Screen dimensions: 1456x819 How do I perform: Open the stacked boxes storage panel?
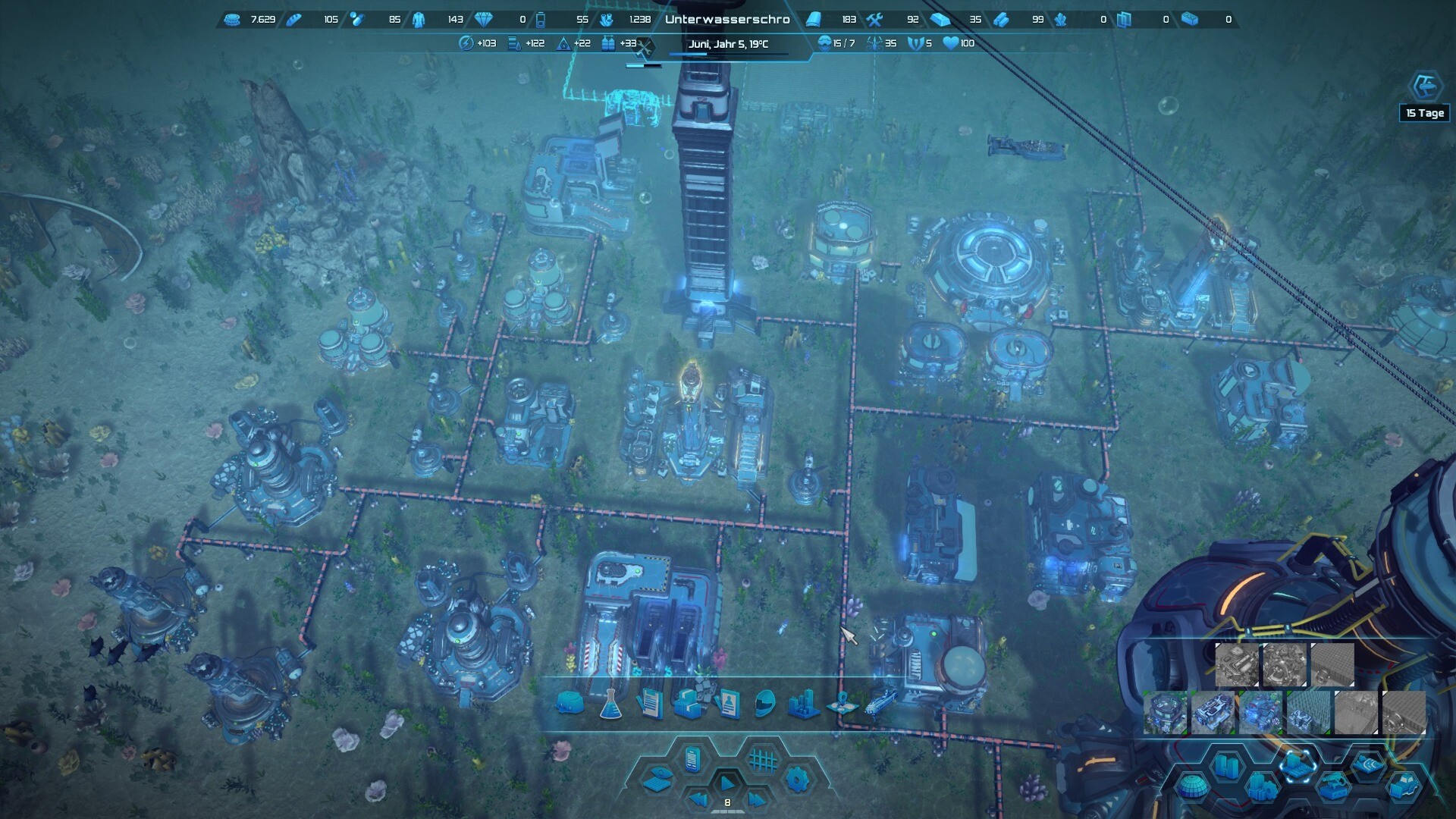click(689, 704)
